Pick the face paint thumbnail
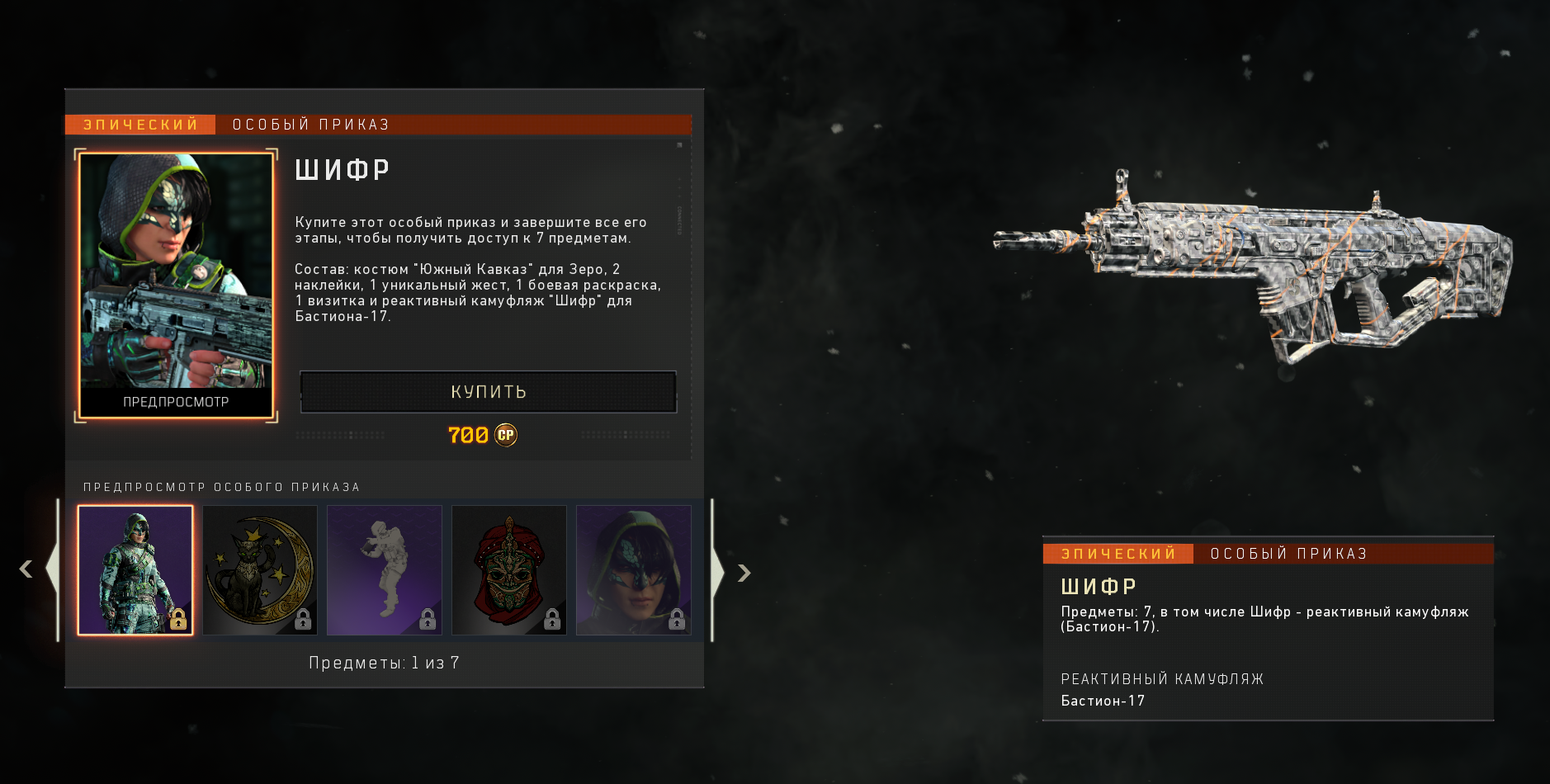Screen dimensions: 1550x784 (x=634, y=570)
